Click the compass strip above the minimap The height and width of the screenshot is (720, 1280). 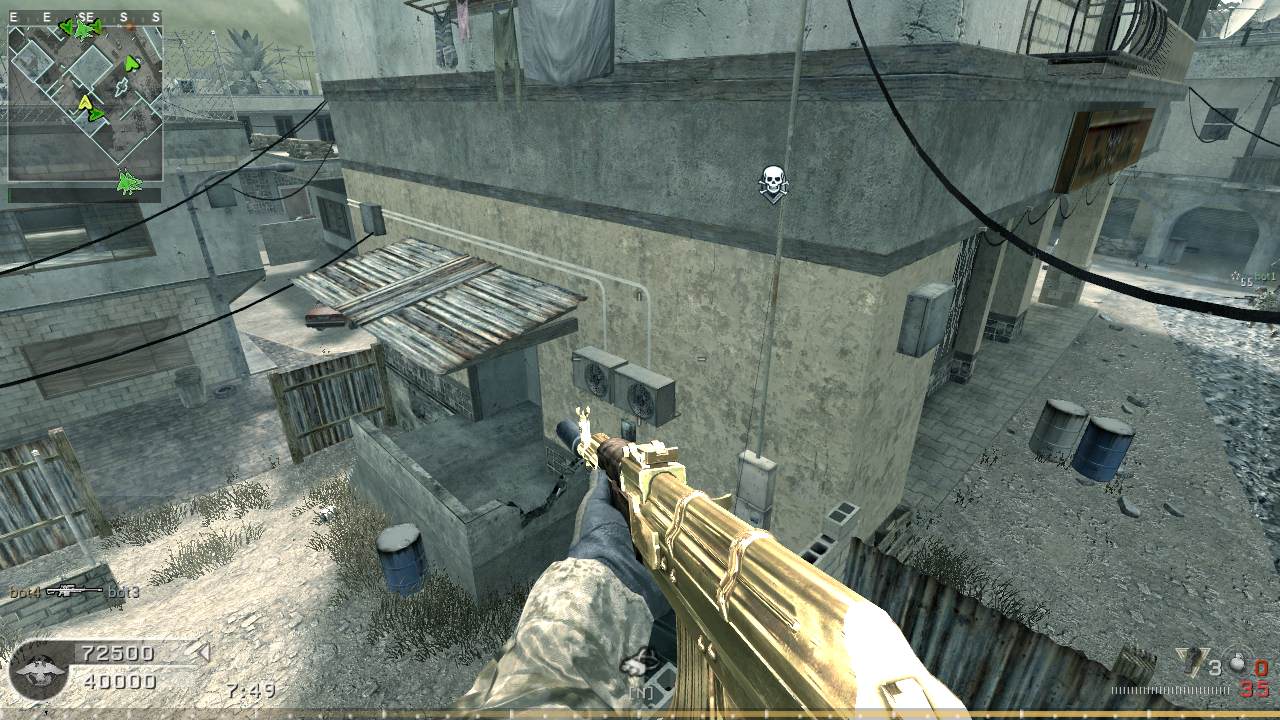(x=85, y=17)
